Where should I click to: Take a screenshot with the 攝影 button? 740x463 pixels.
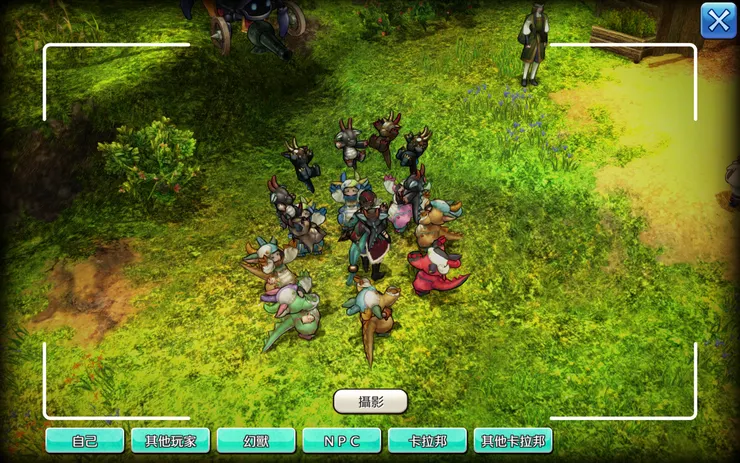tap(370, 401)
